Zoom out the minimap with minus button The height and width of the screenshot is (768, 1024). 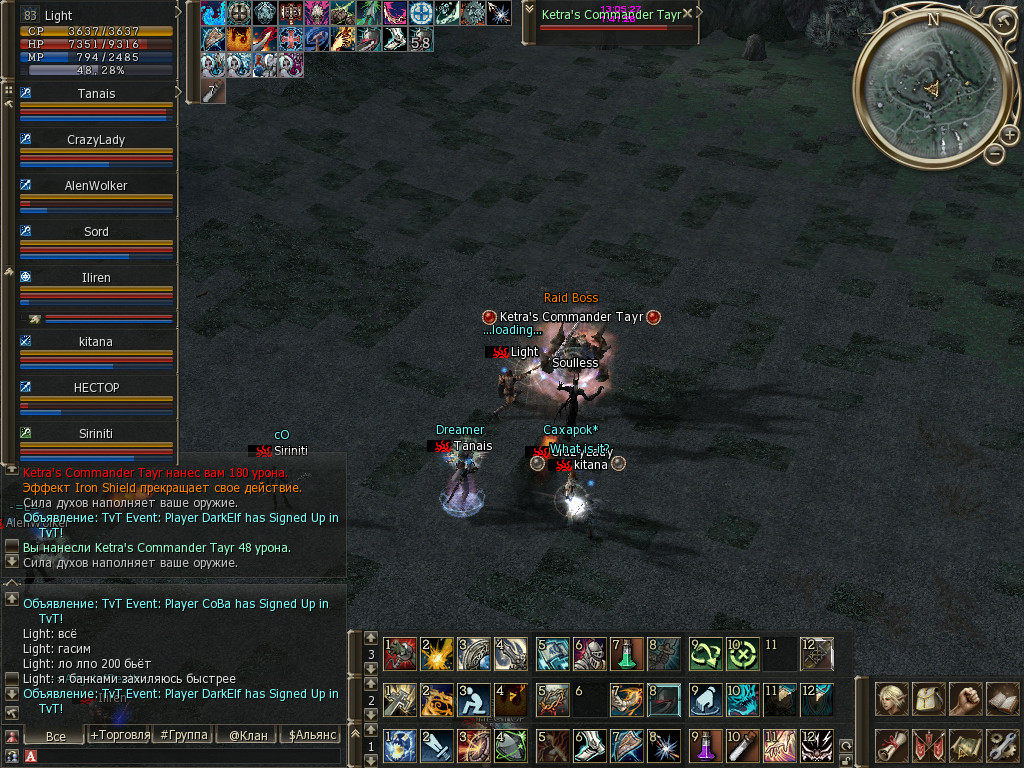tap(994, 154)
